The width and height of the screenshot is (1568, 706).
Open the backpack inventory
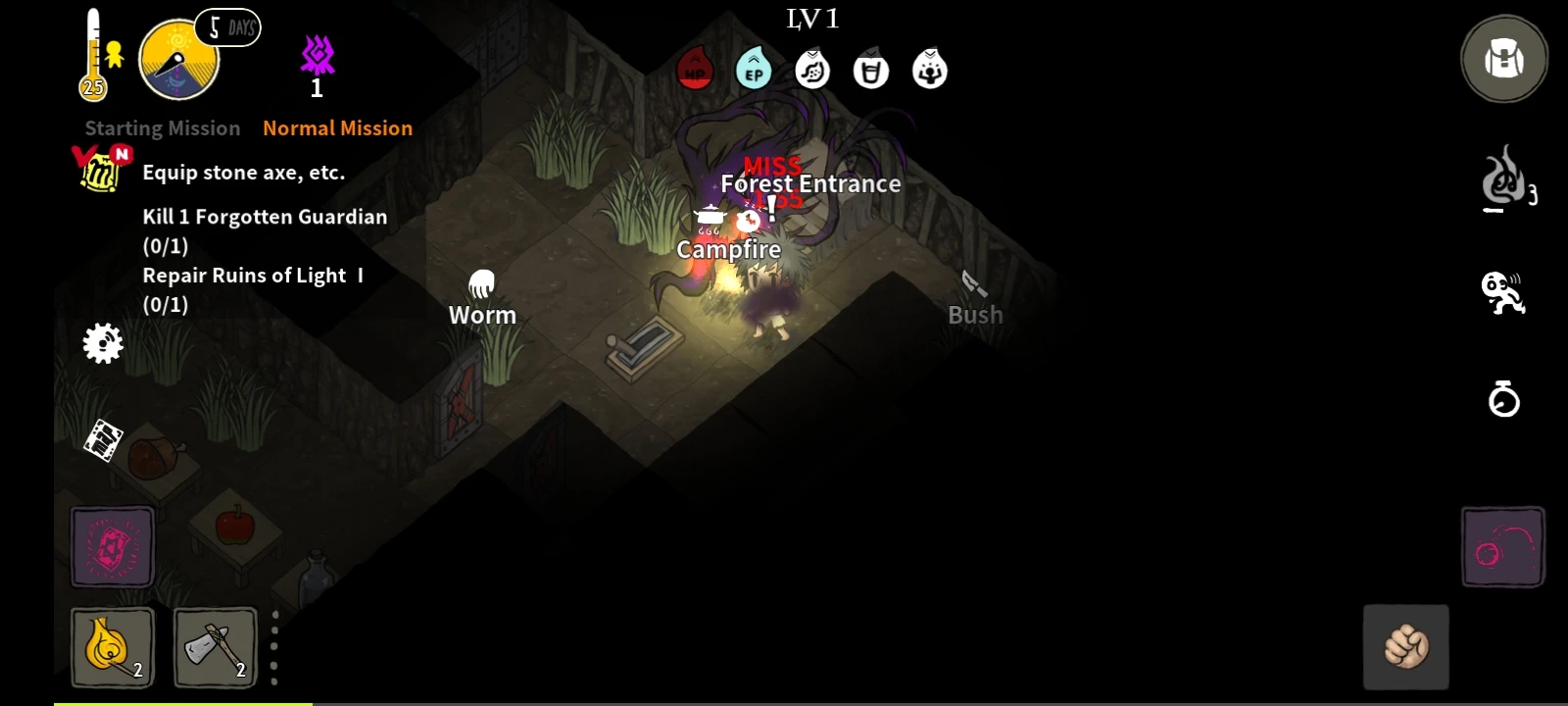(x=1502, y=59)
